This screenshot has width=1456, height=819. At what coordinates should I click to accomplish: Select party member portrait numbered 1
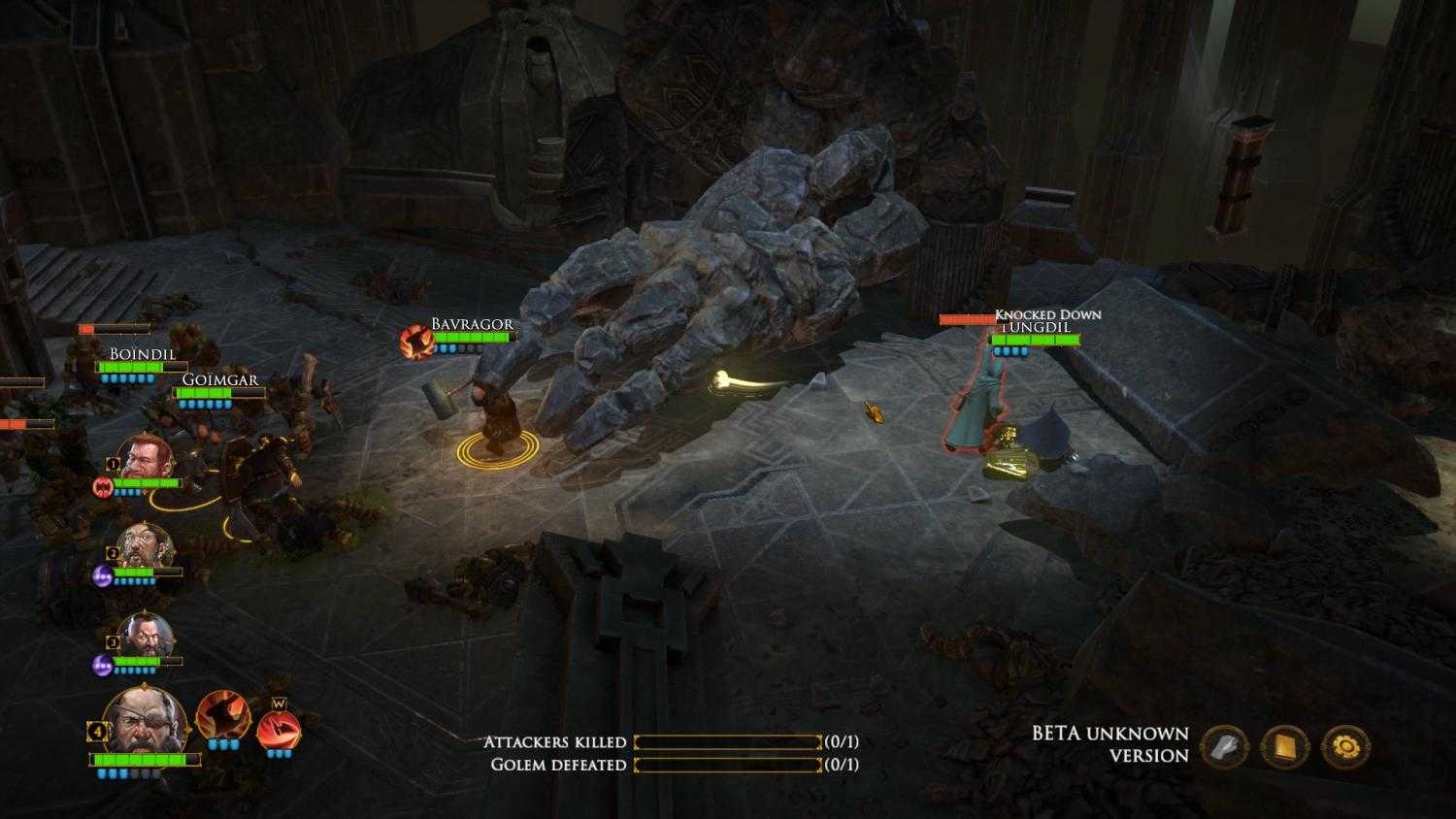pyautogui.click(x=148, y=461)
